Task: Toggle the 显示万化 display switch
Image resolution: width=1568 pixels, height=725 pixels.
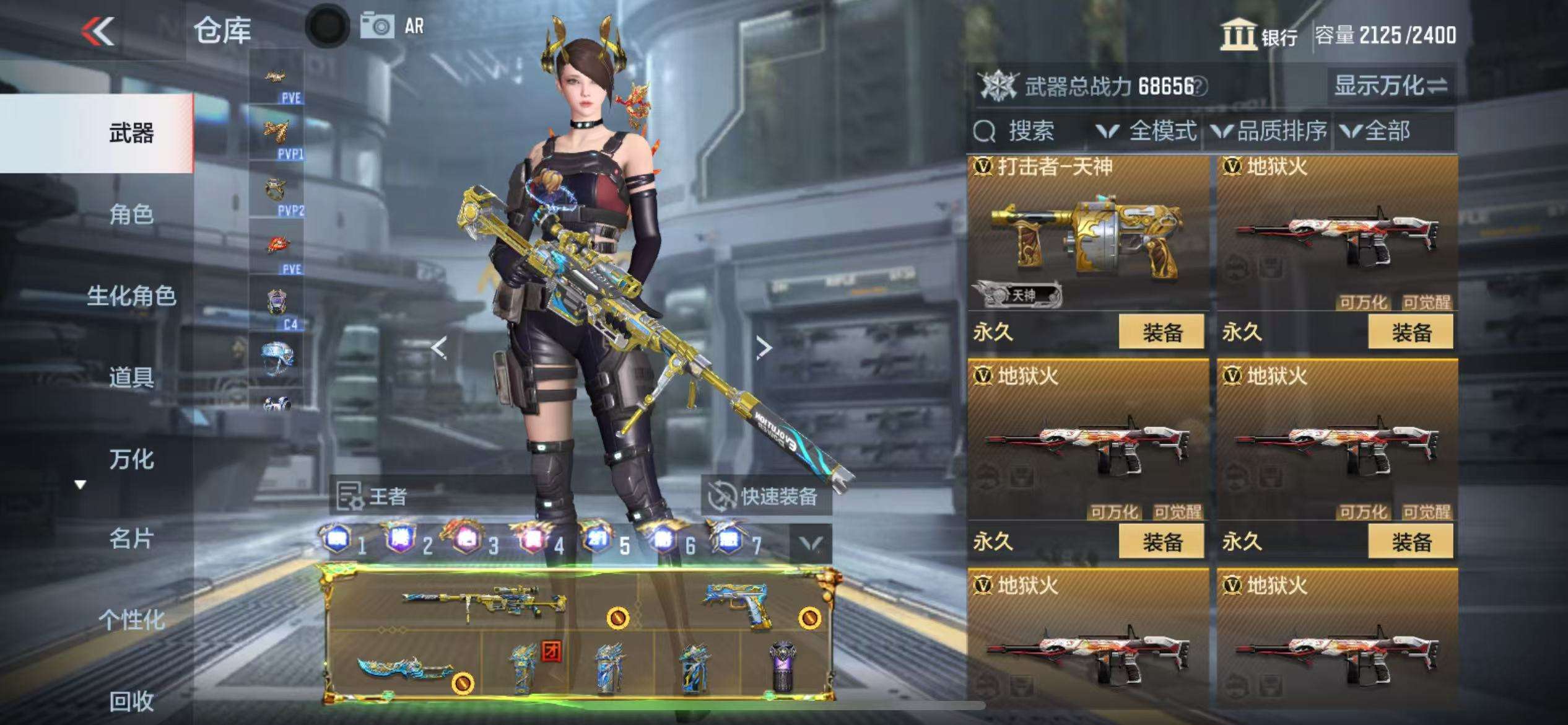Action: coord(1390,86)
